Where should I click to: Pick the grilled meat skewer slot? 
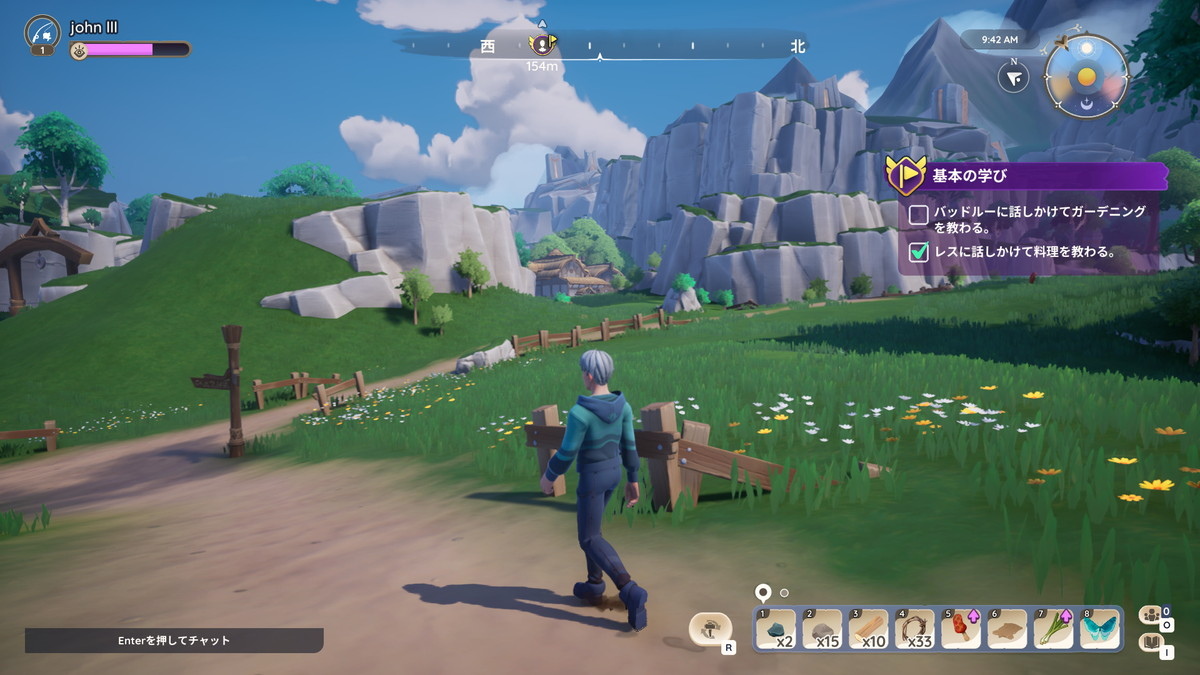pos(961,629)
